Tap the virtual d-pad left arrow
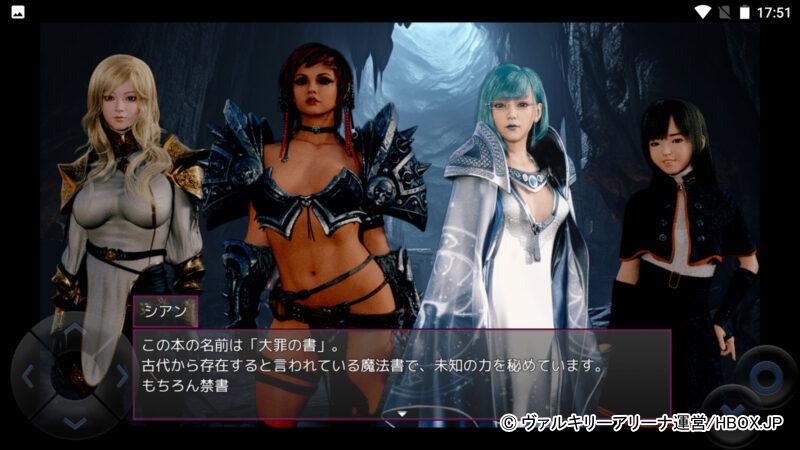 pos(29,376)
